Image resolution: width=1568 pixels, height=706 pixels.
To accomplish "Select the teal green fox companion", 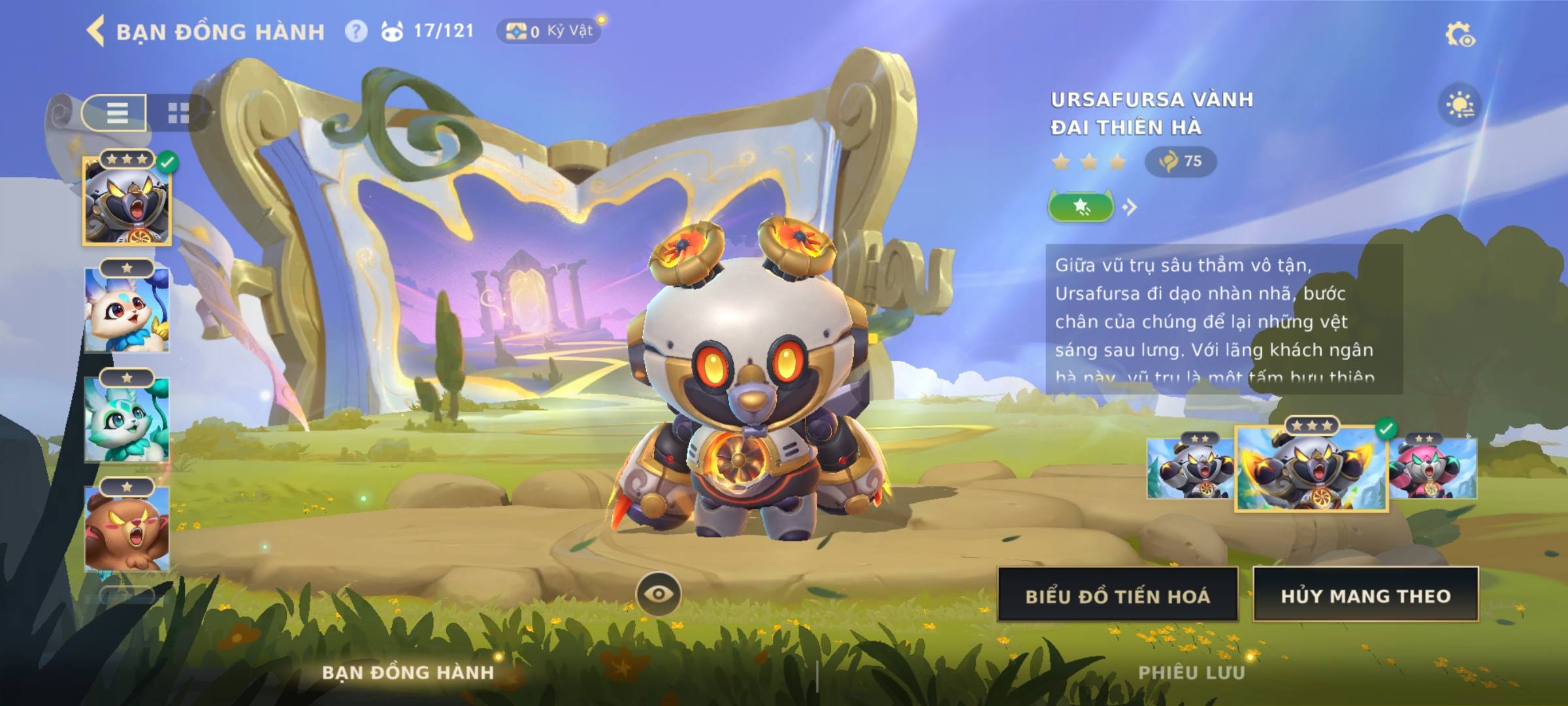I will click(127, 420).
